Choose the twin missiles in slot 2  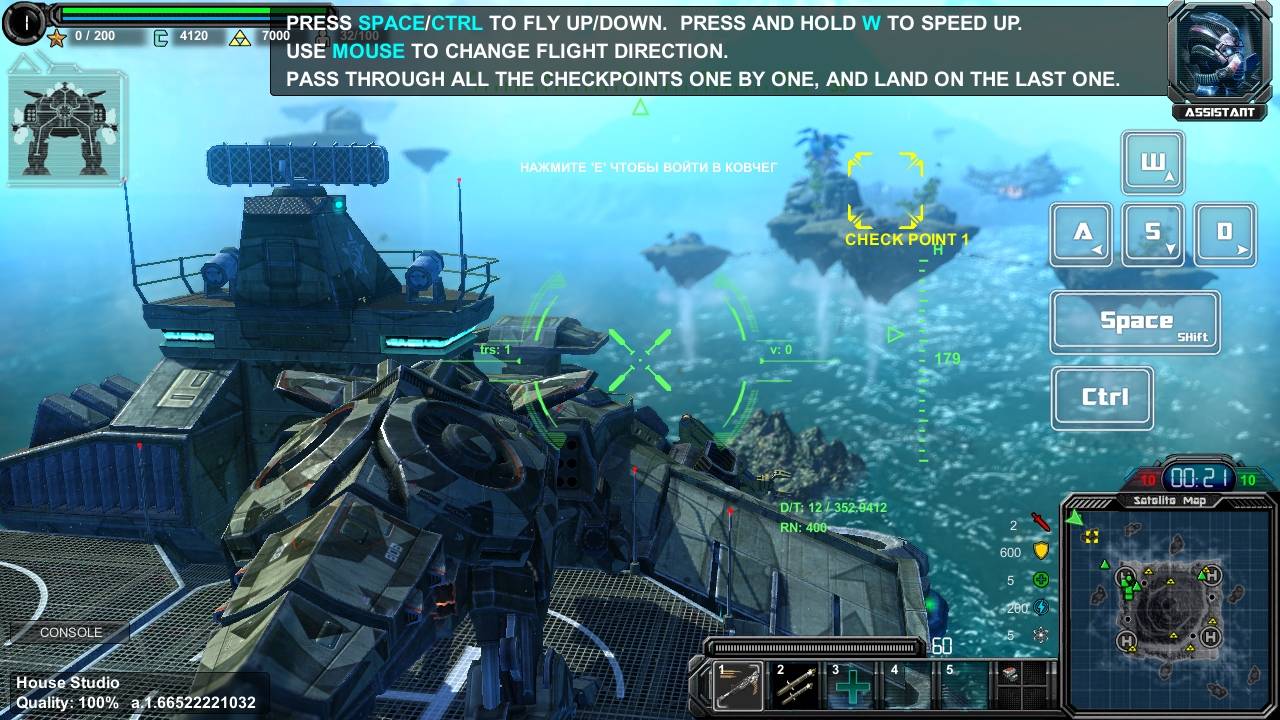tap(796, 686)
